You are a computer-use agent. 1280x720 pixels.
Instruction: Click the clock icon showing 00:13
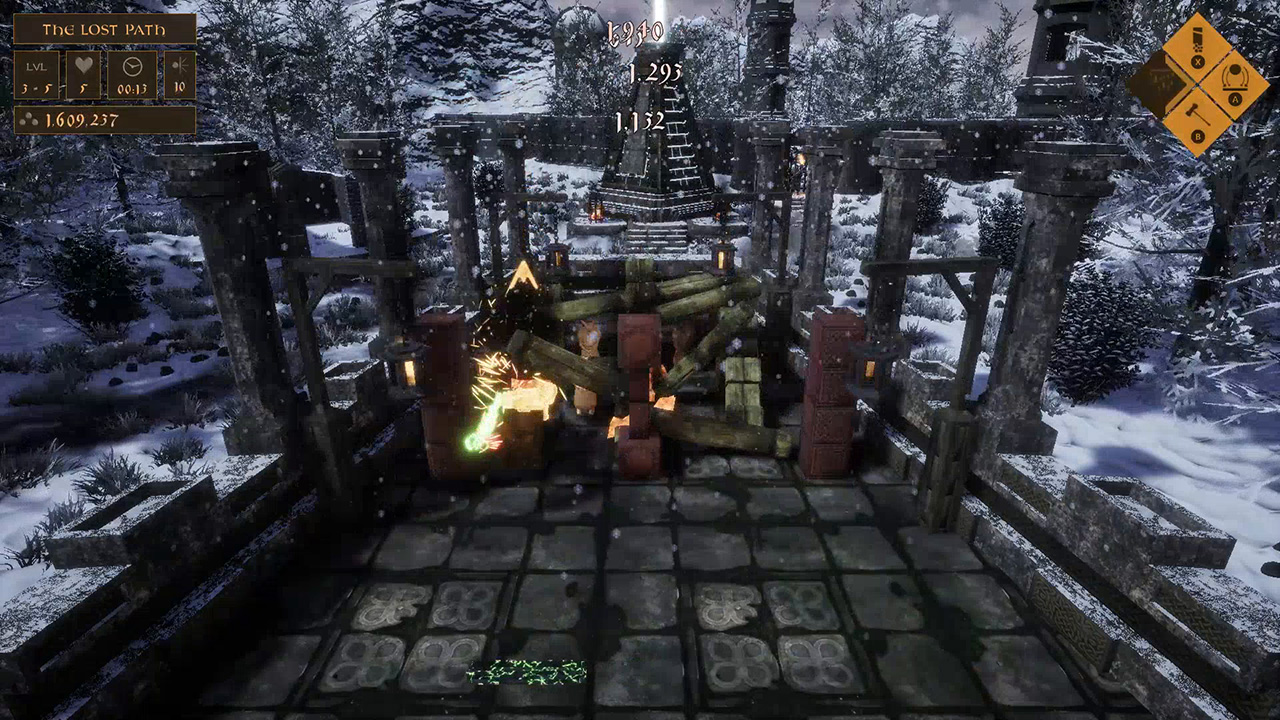[132, 66]
